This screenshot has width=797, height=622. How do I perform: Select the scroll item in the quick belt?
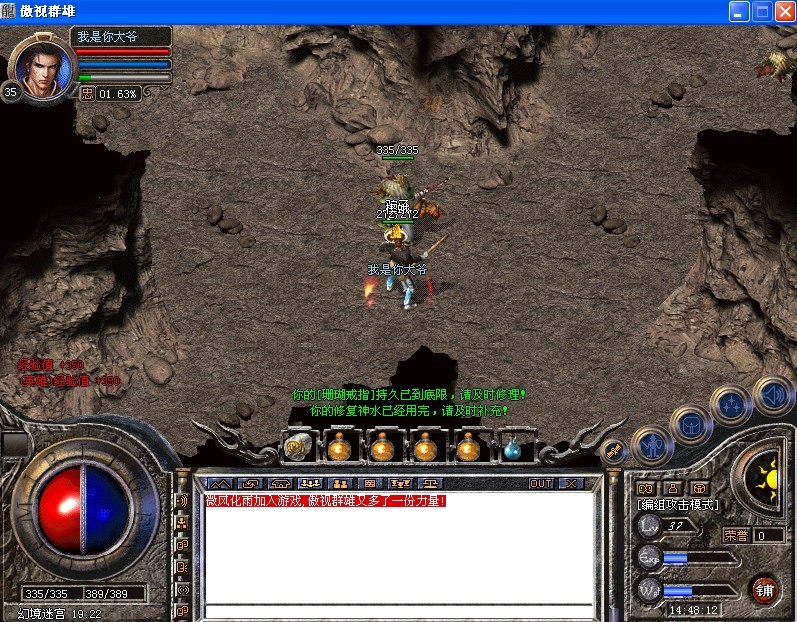296,448
